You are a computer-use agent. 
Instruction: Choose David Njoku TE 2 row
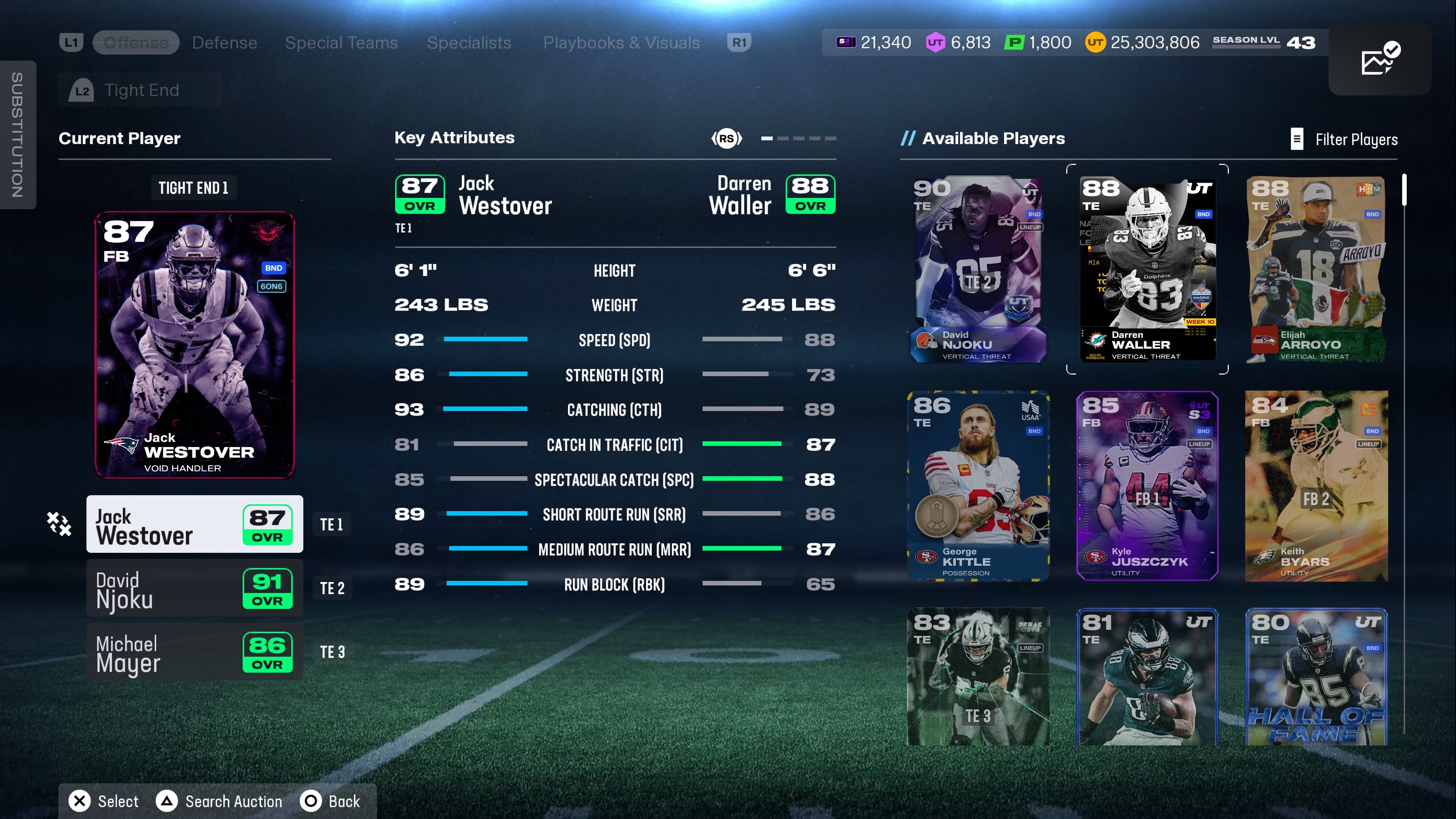click(195, 588)
